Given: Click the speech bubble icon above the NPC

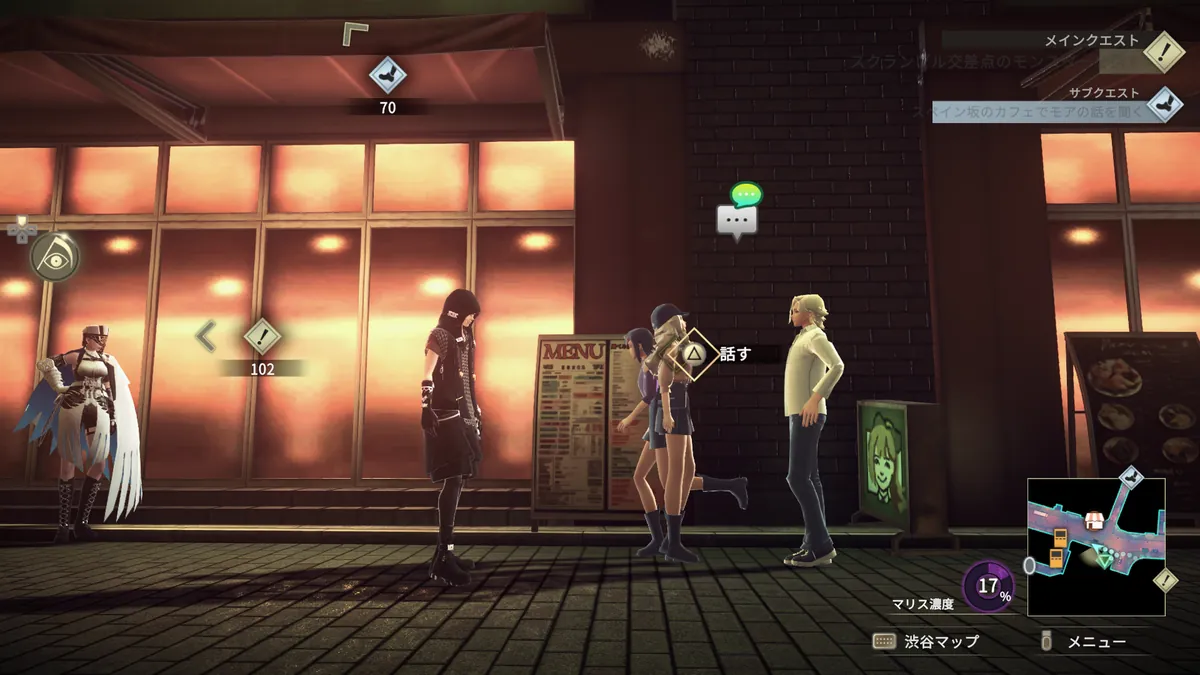Looking at the screenshot, I should 738,219.
